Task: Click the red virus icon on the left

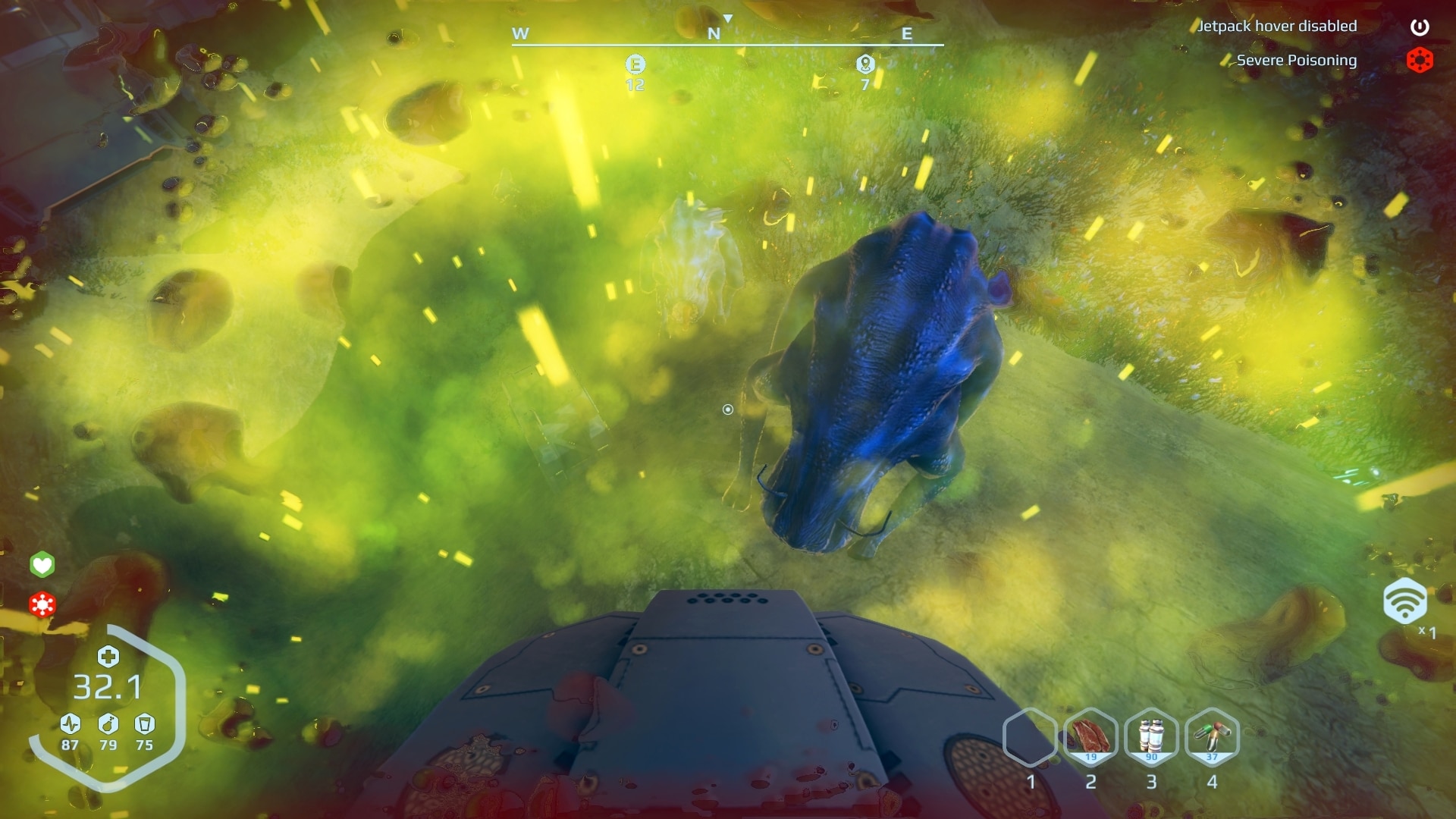Action: tap(42, 605)
